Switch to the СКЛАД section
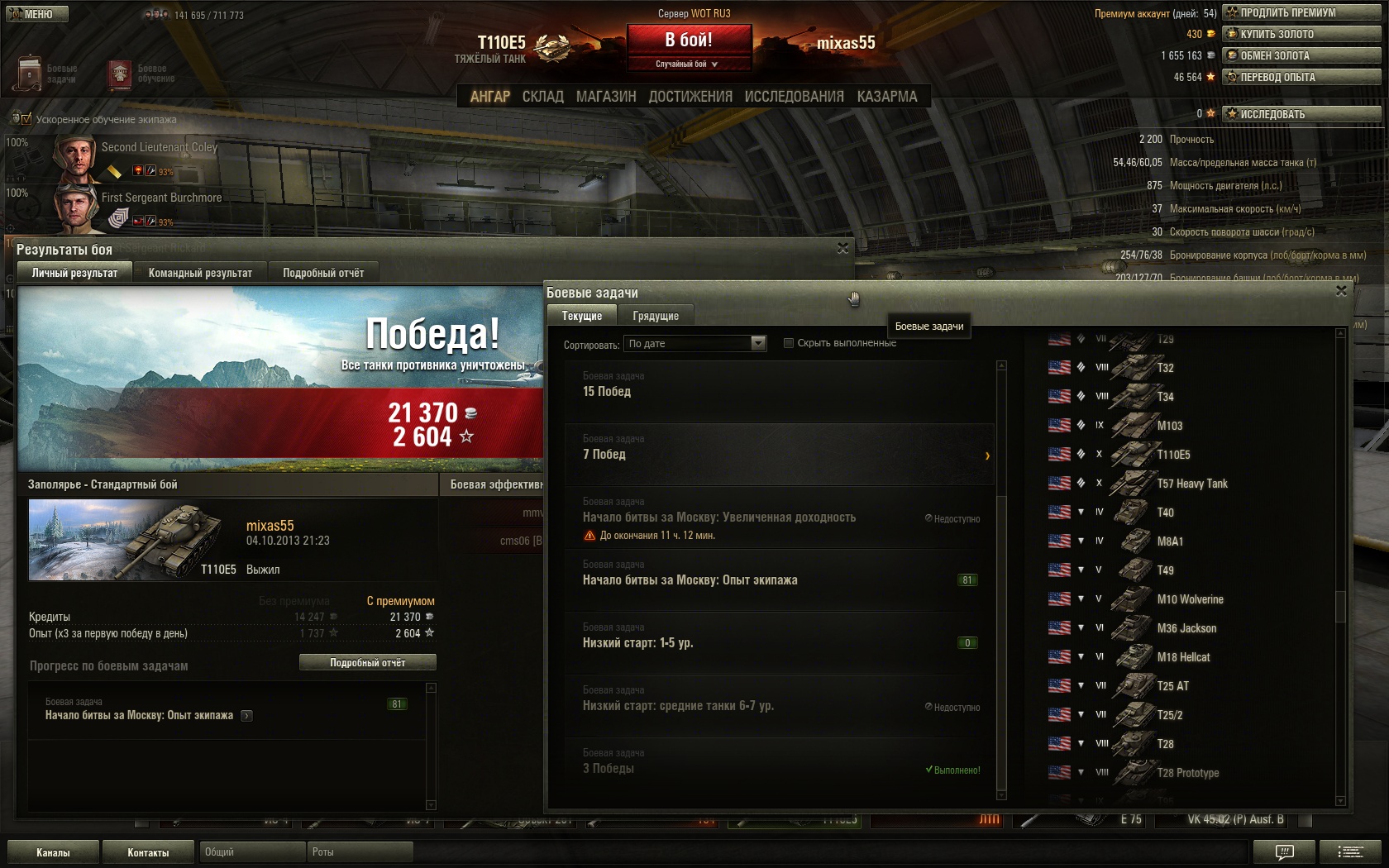The height and width of the screenshot is (868, 1389). (542, 97)
